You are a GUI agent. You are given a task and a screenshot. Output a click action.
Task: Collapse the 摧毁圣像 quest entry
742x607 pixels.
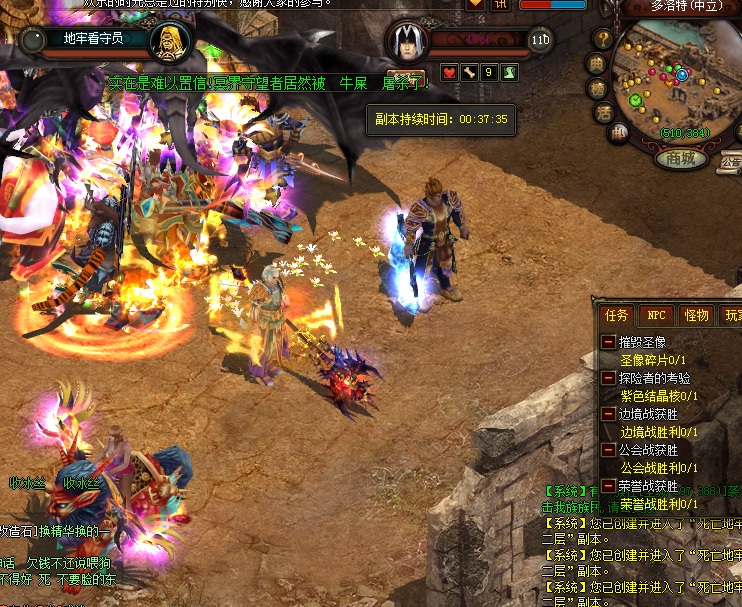point(608,342)
